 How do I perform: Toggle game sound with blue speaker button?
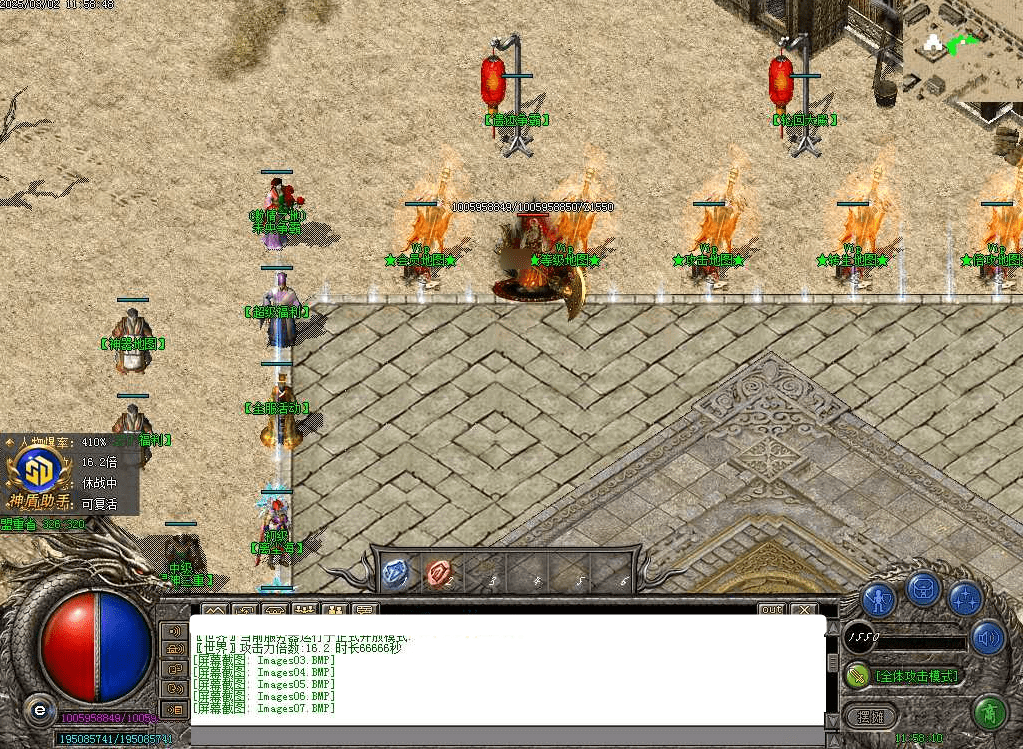coord(988,637)
